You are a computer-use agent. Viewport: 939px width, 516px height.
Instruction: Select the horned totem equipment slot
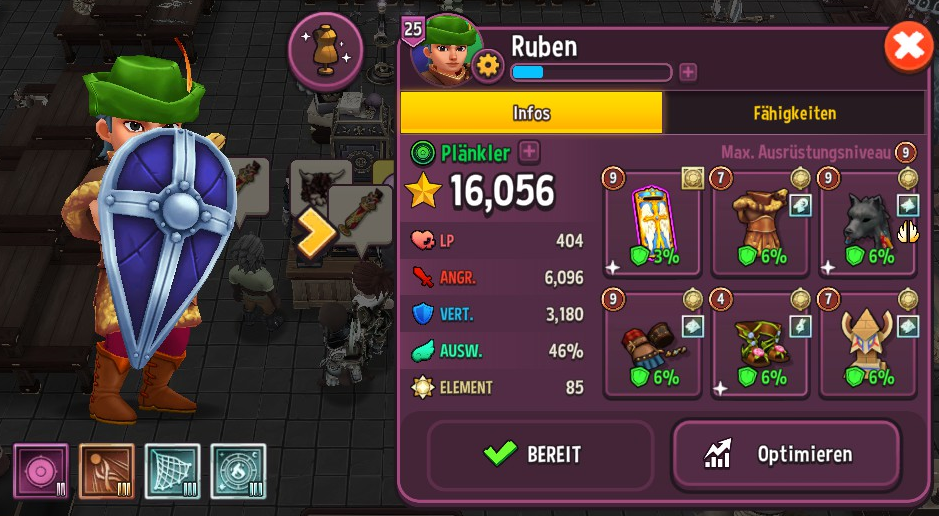[867, 345]
